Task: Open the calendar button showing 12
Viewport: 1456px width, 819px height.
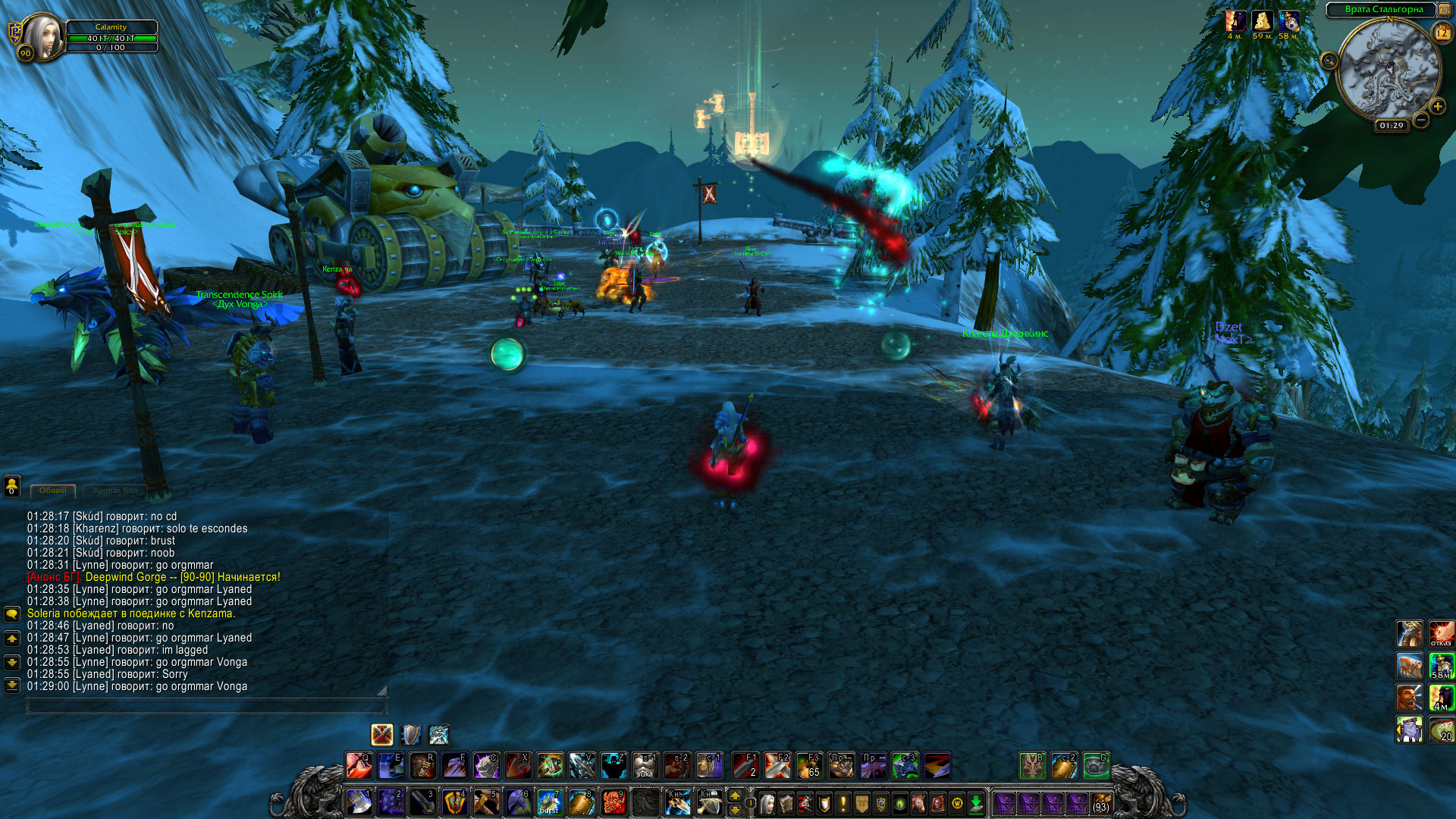Action: tap(1442, 33)
